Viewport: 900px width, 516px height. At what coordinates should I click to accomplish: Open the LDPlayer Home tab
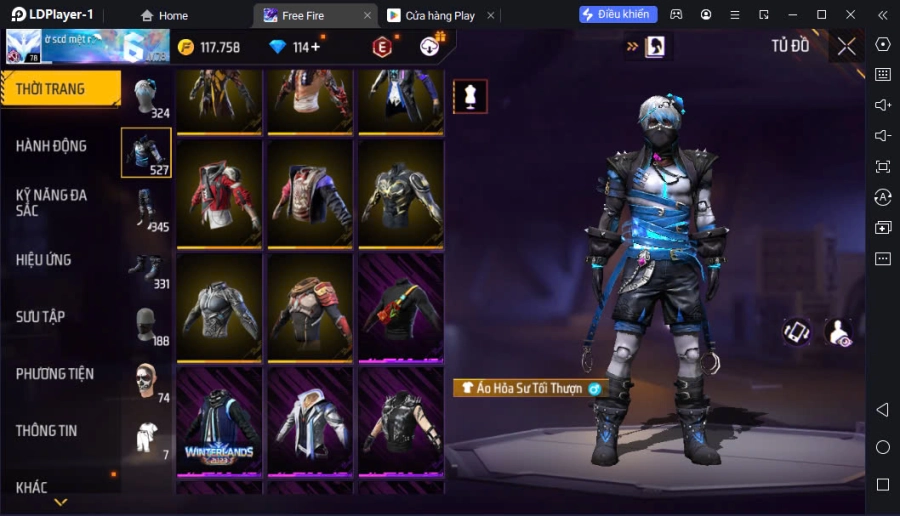[164, 15]
